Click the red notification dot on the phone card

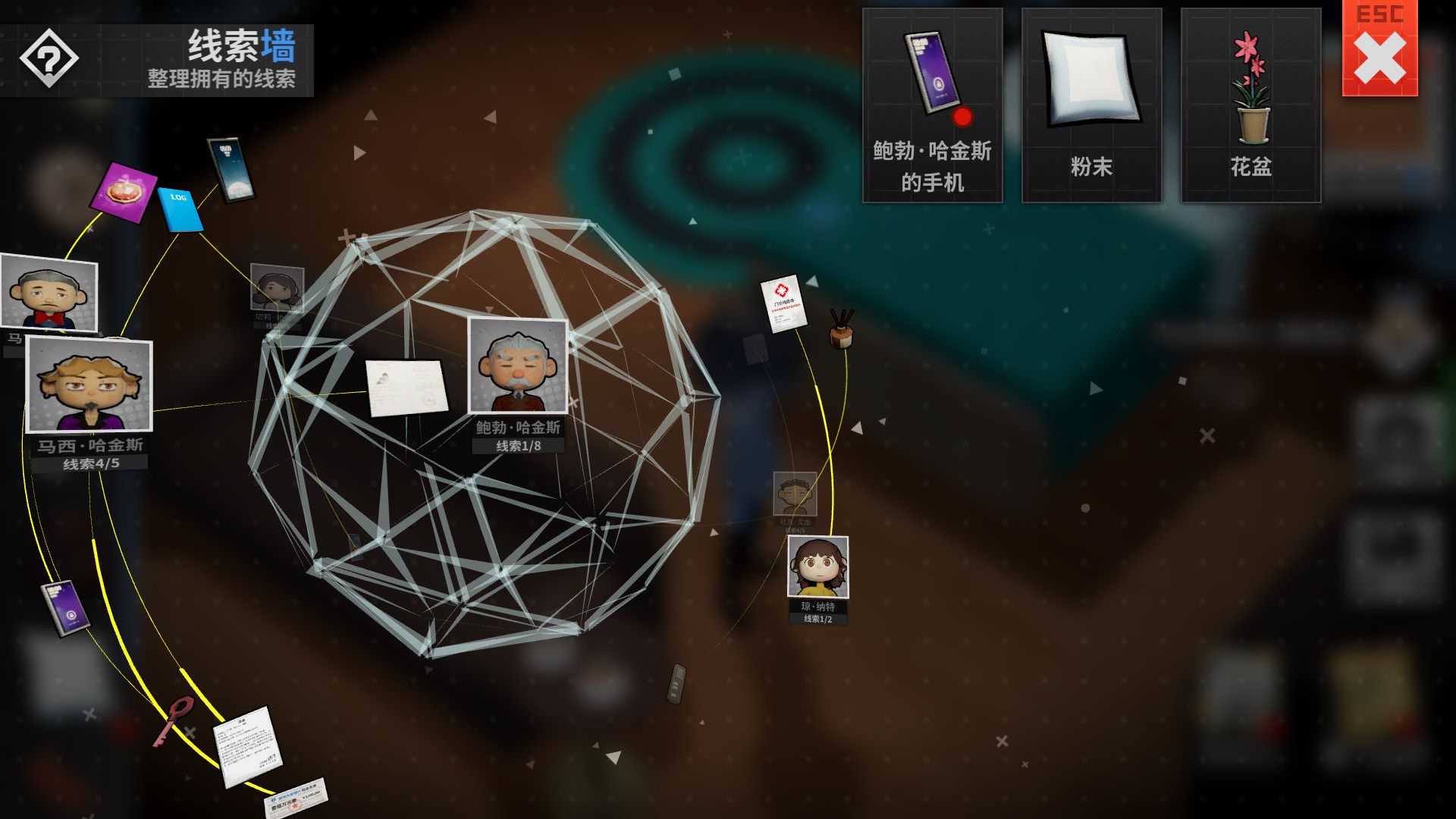tap(962, 115)
